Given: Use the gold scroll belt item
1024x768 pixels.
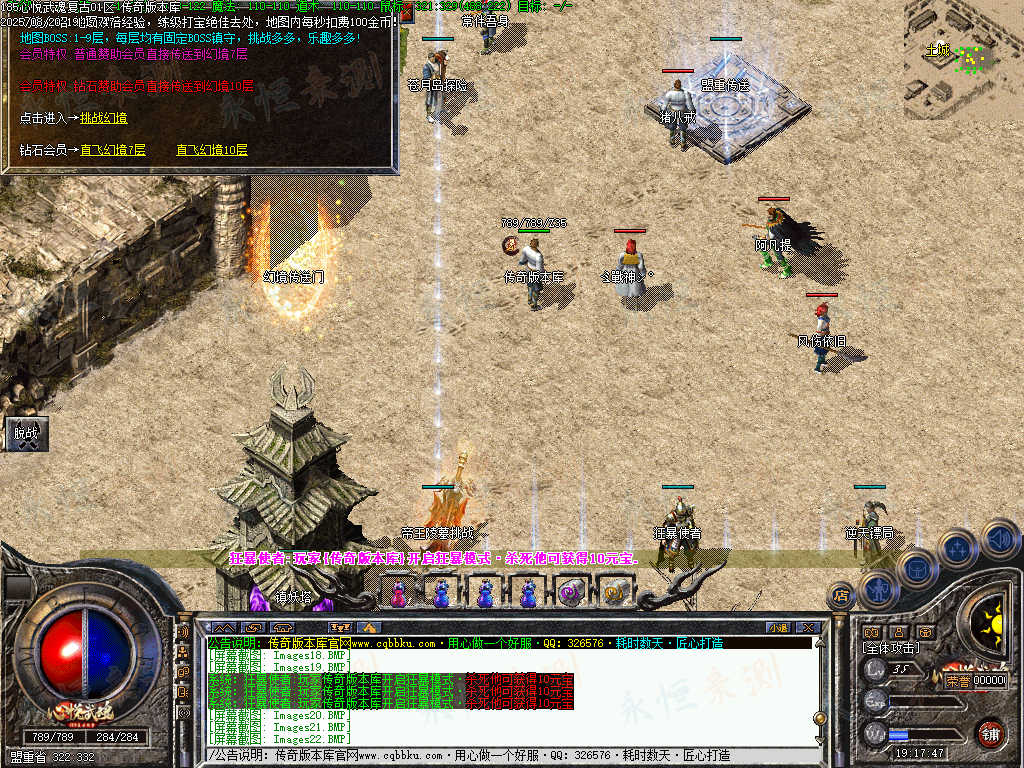Looking at the screenshot, I should pyautogui.click(x=614, y=593).
